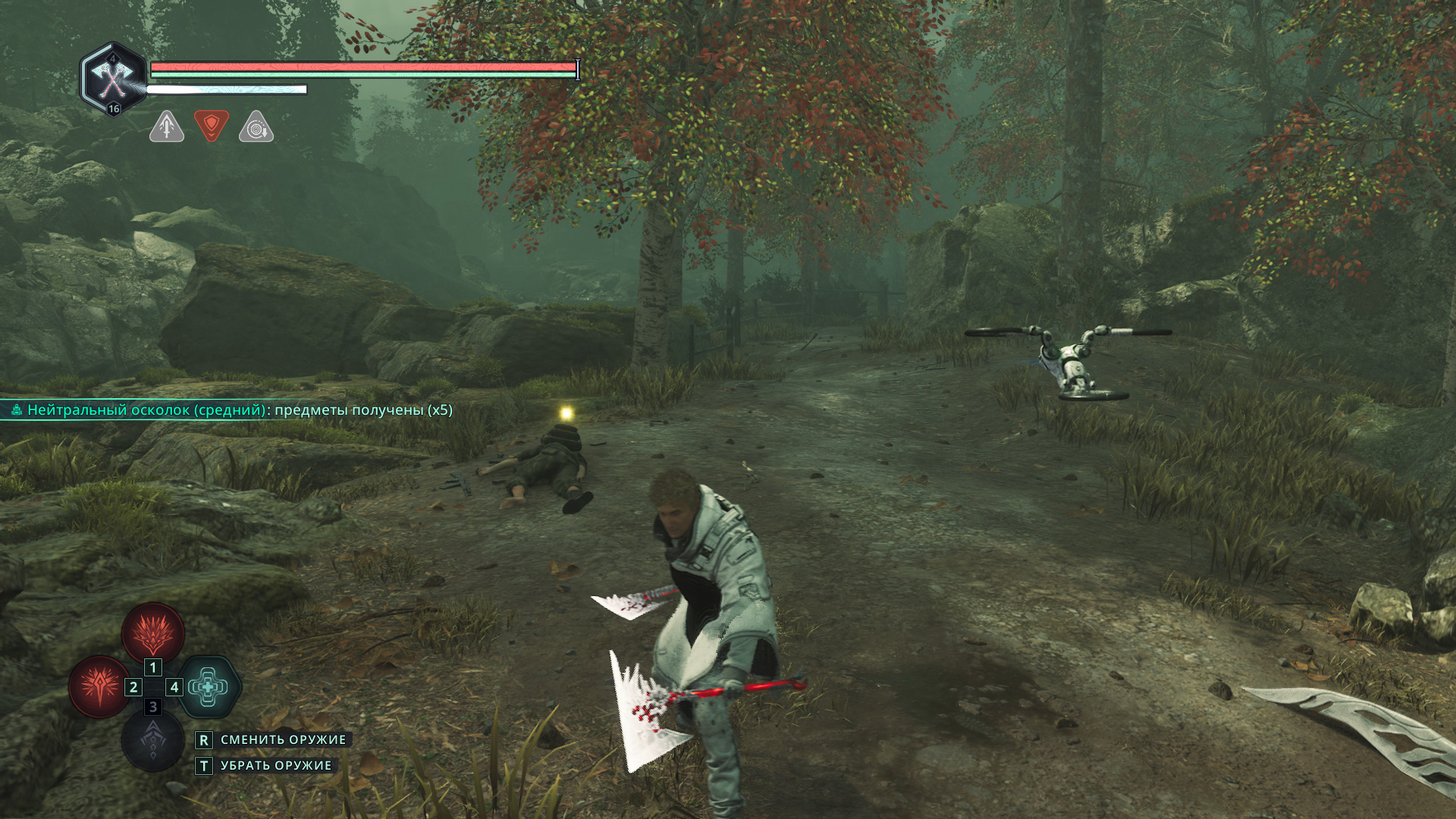Activate the red spiky beast ability
1456x819 pixels.
pyautogui.click(x=153, y=632)
